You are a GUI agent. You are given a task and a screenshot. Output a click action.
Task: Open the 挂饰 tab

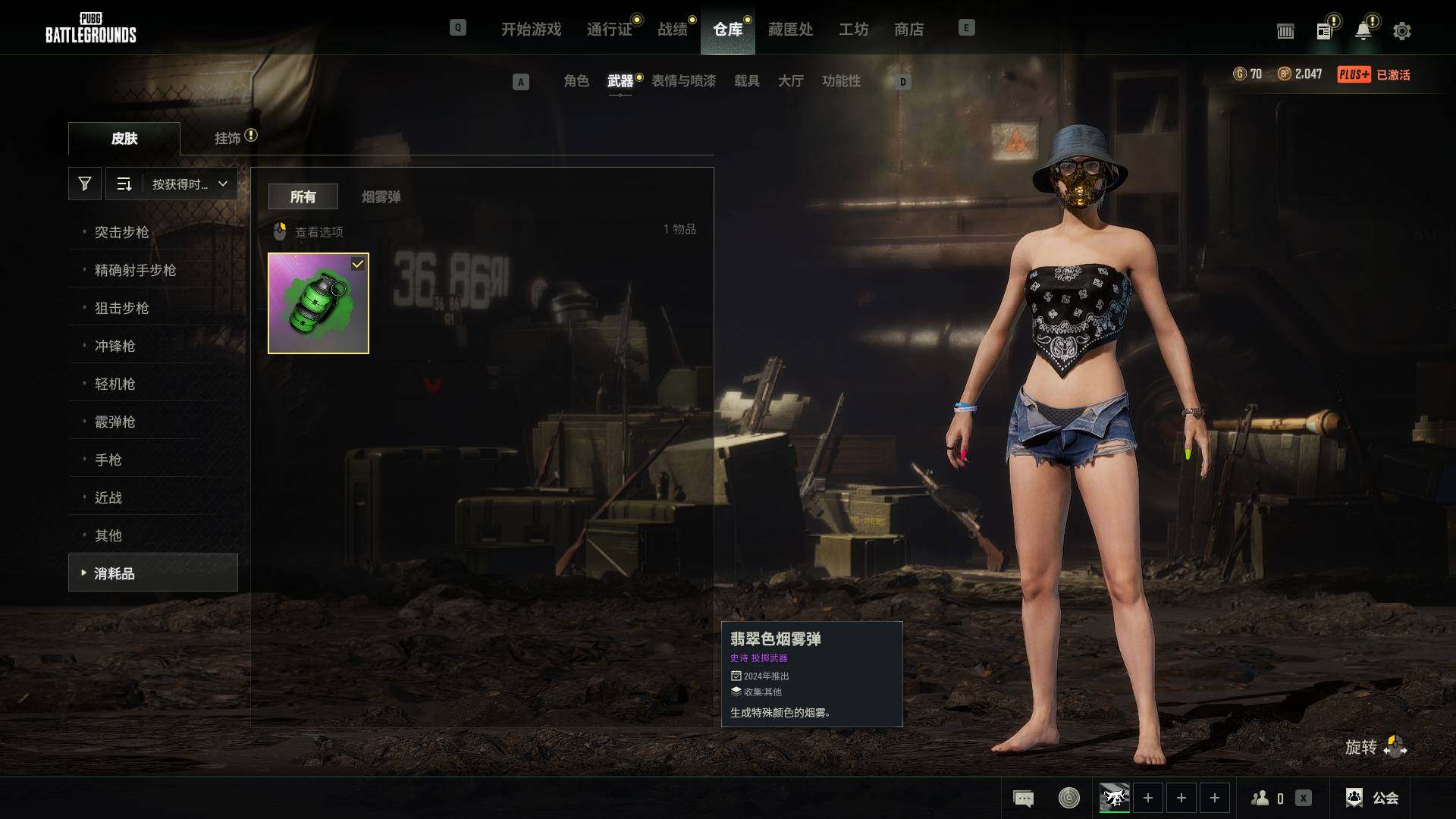point(227,138)
